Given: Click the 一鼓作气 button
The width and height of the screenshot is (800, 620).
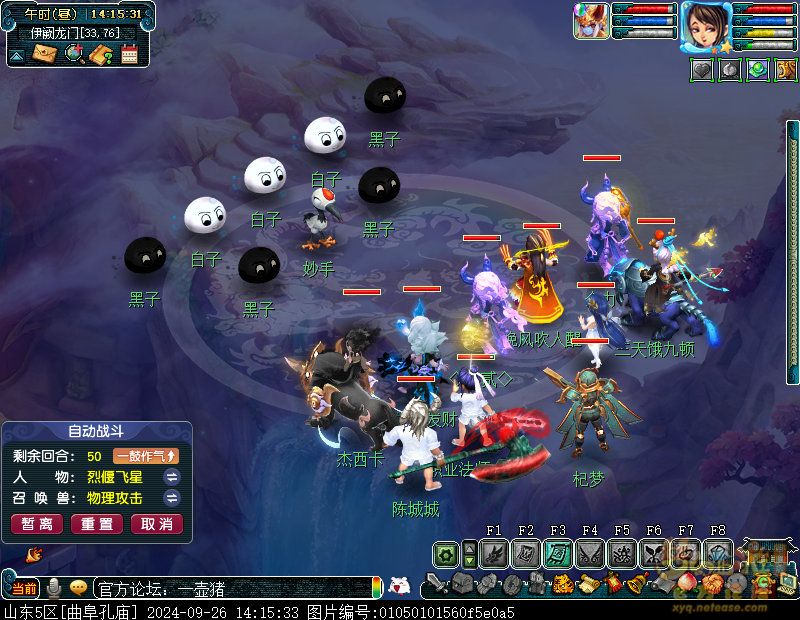Looking at the screenshot, I should pos(146,456).
